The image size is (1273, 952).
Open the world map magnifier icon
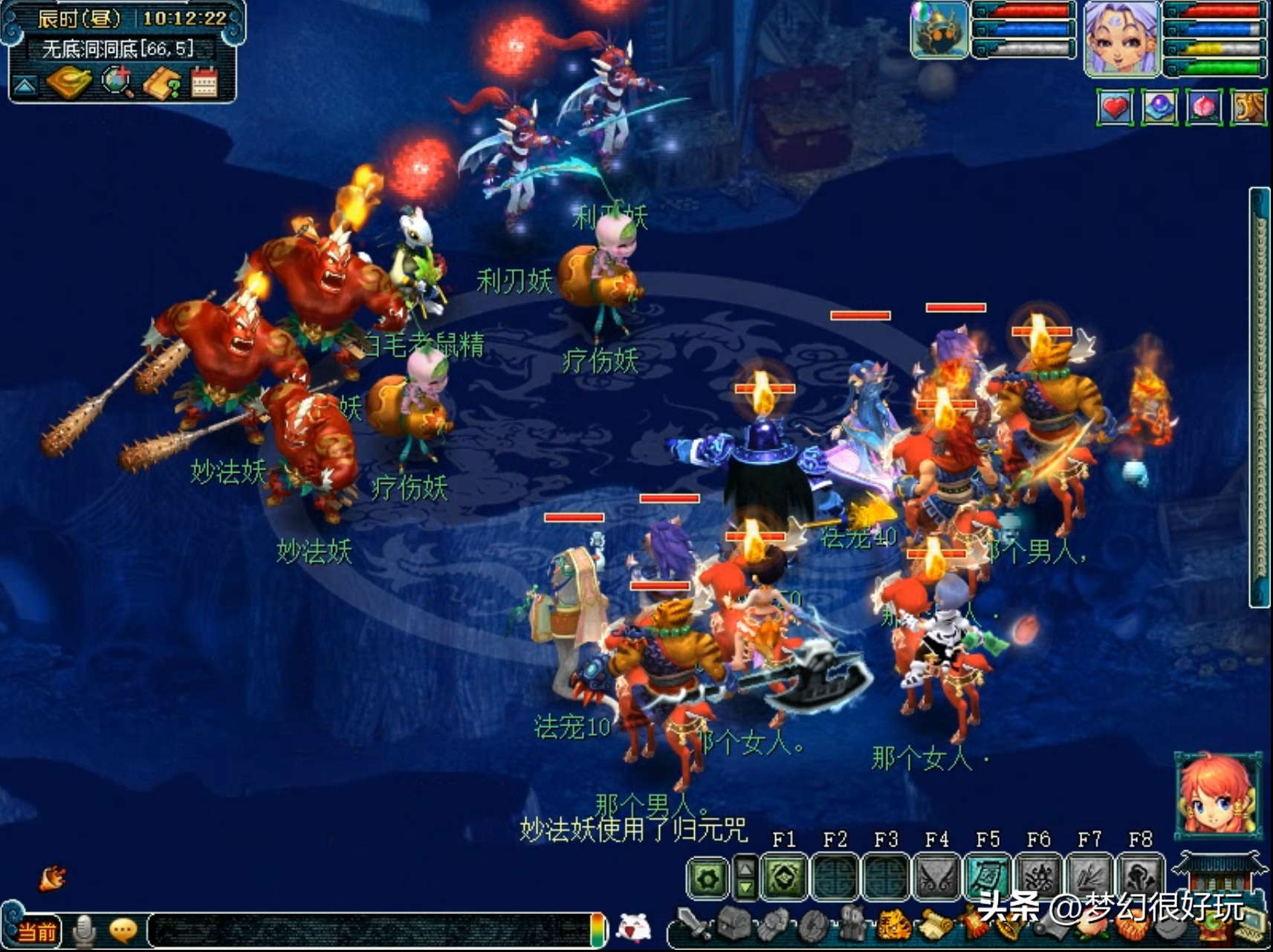pyautogui.click(x=117, y=82)
